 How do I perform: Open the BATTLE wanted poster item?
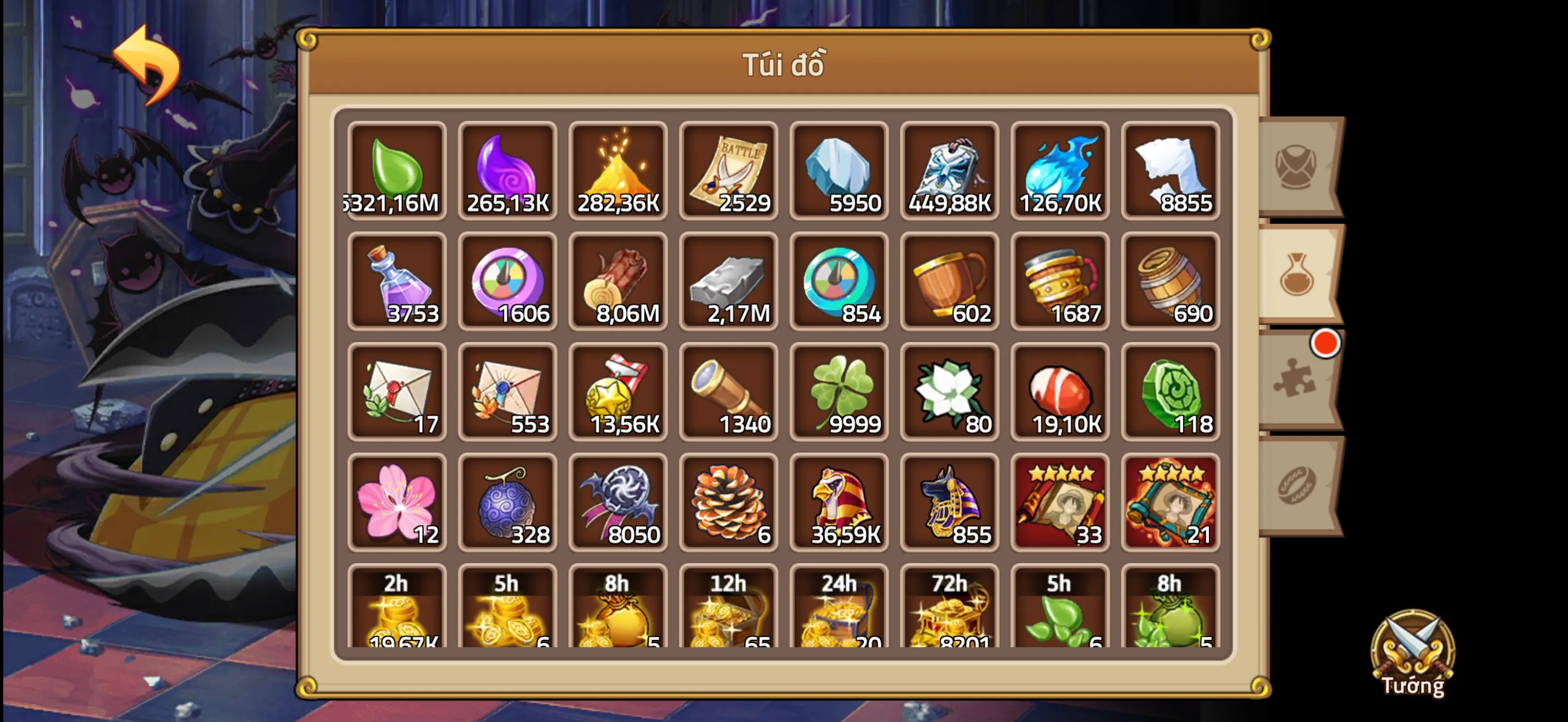(x=729, y=171)
